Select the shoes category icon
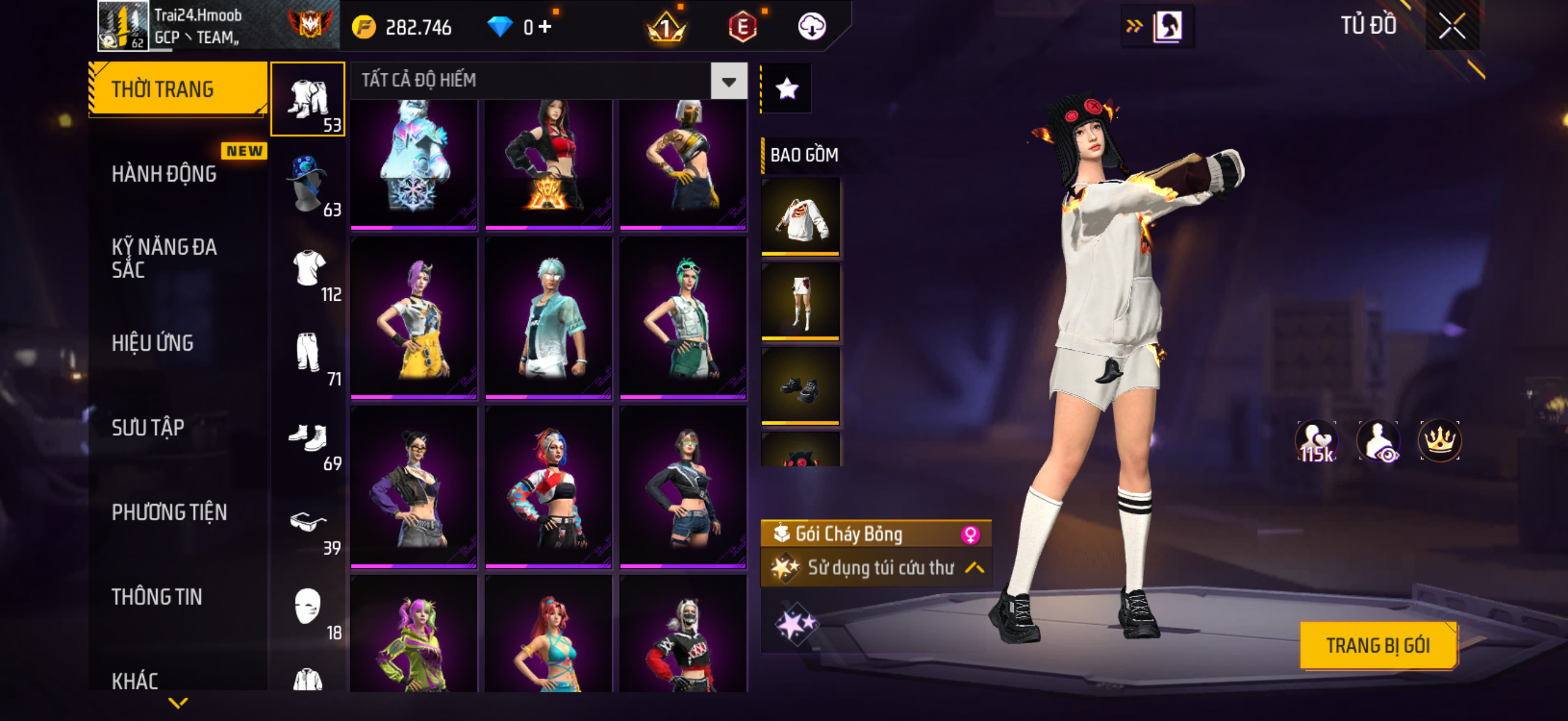1568x721 pixels. 308,438
